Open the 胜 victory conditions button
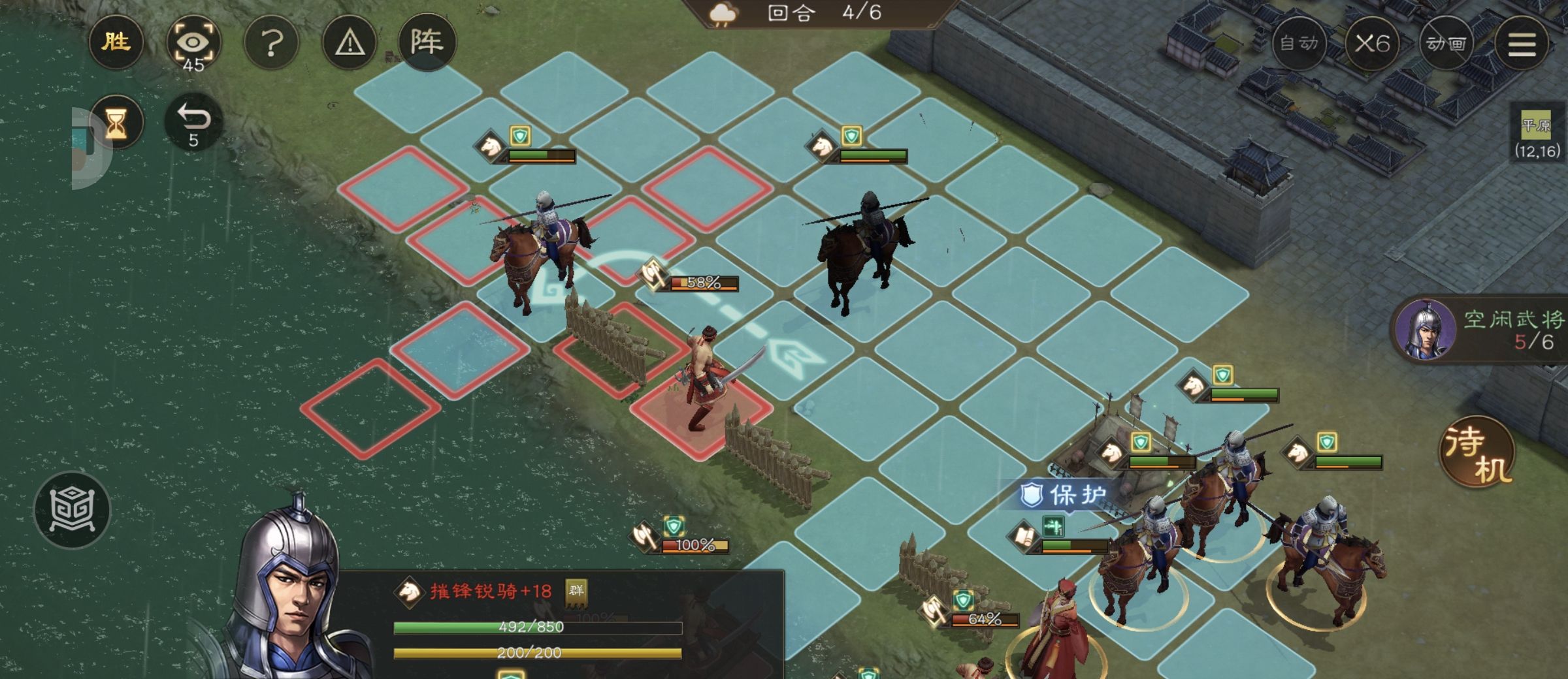Screen dimensions: 1568x679 [x=116, y=42]
